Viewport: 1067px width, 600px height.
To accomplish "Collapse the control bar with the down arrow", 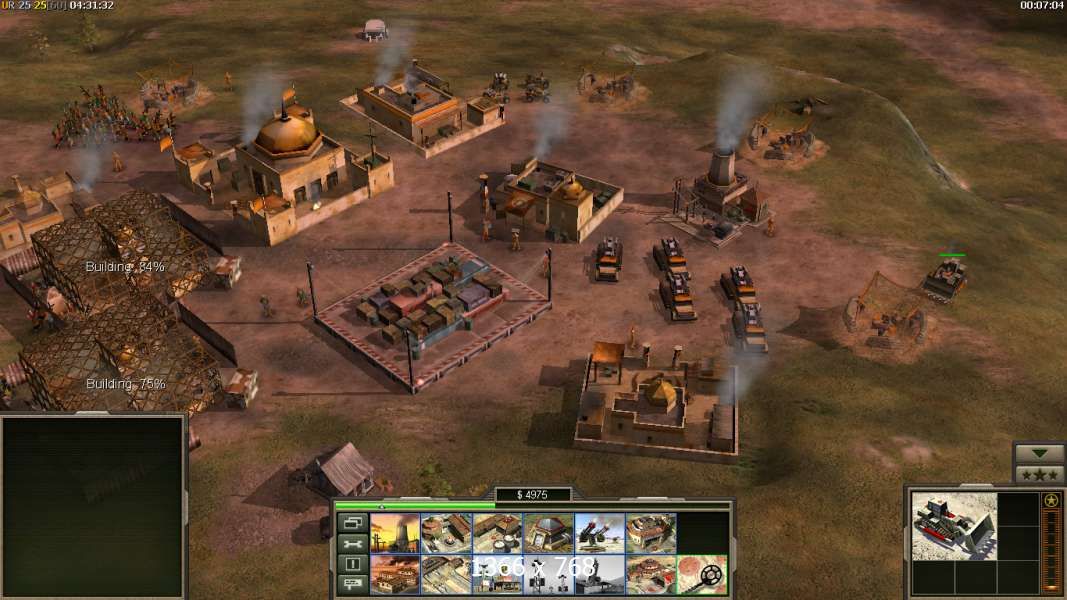I will 1039,453.
